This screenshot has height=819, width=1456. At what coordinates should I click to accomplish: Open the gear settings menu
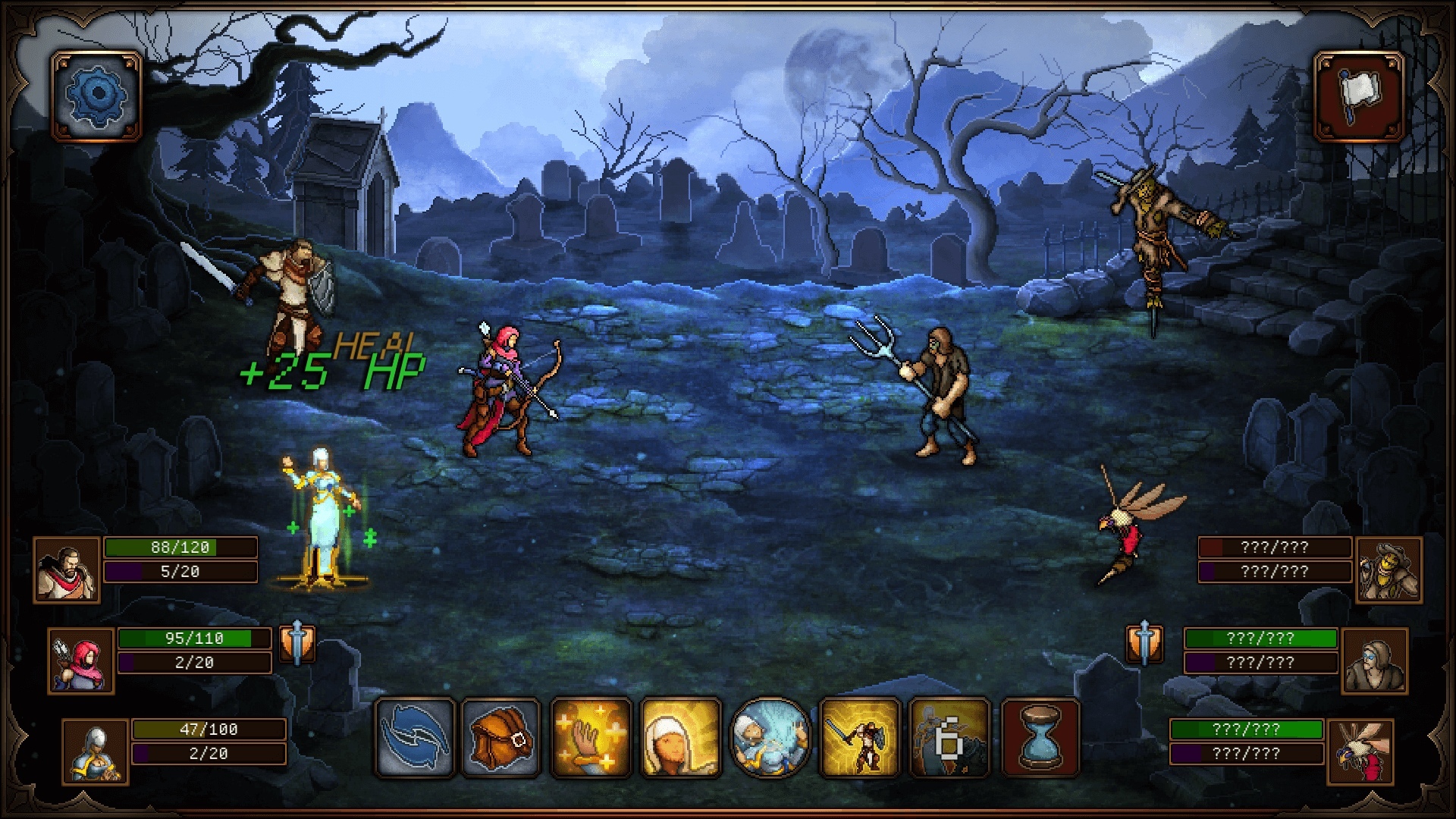[x=96, y=96]
